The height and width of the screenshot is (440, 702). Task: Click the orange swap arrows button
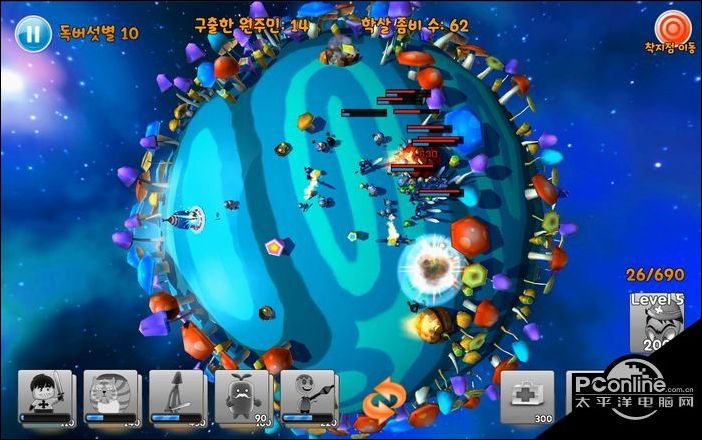coord(379,402)
